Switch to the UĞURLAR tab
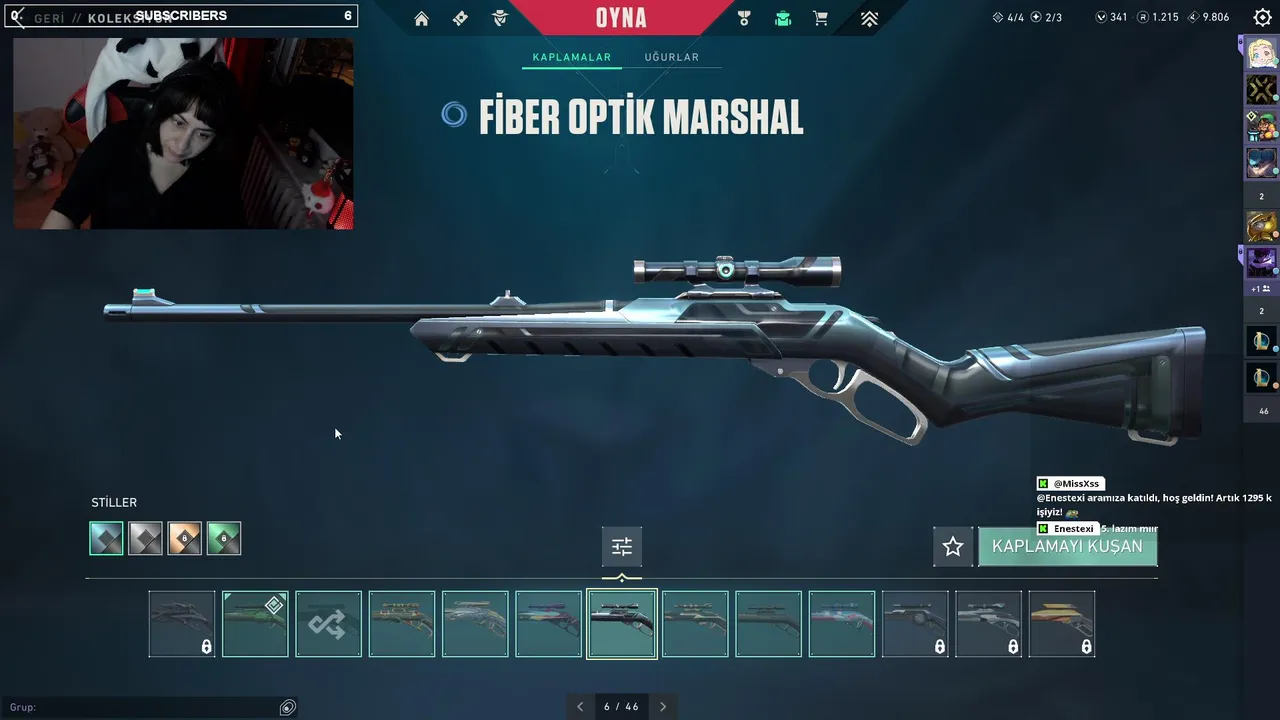Screen dimensions: 1280x720 click(671, 57)
